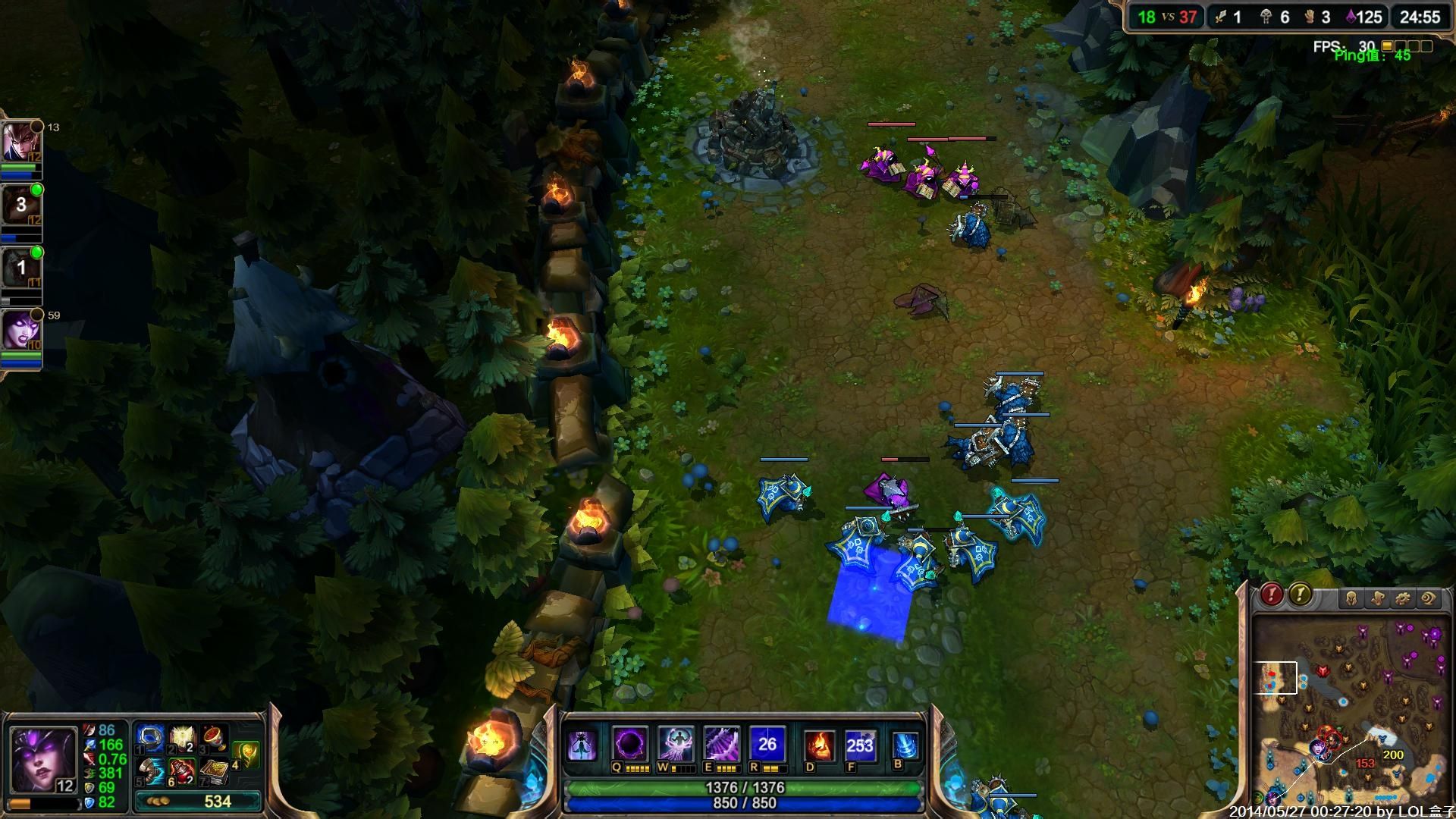Screen dimensions: 1456x819
Task: Click the teammate portrait with 59 second timer
Action: point(24,330)
